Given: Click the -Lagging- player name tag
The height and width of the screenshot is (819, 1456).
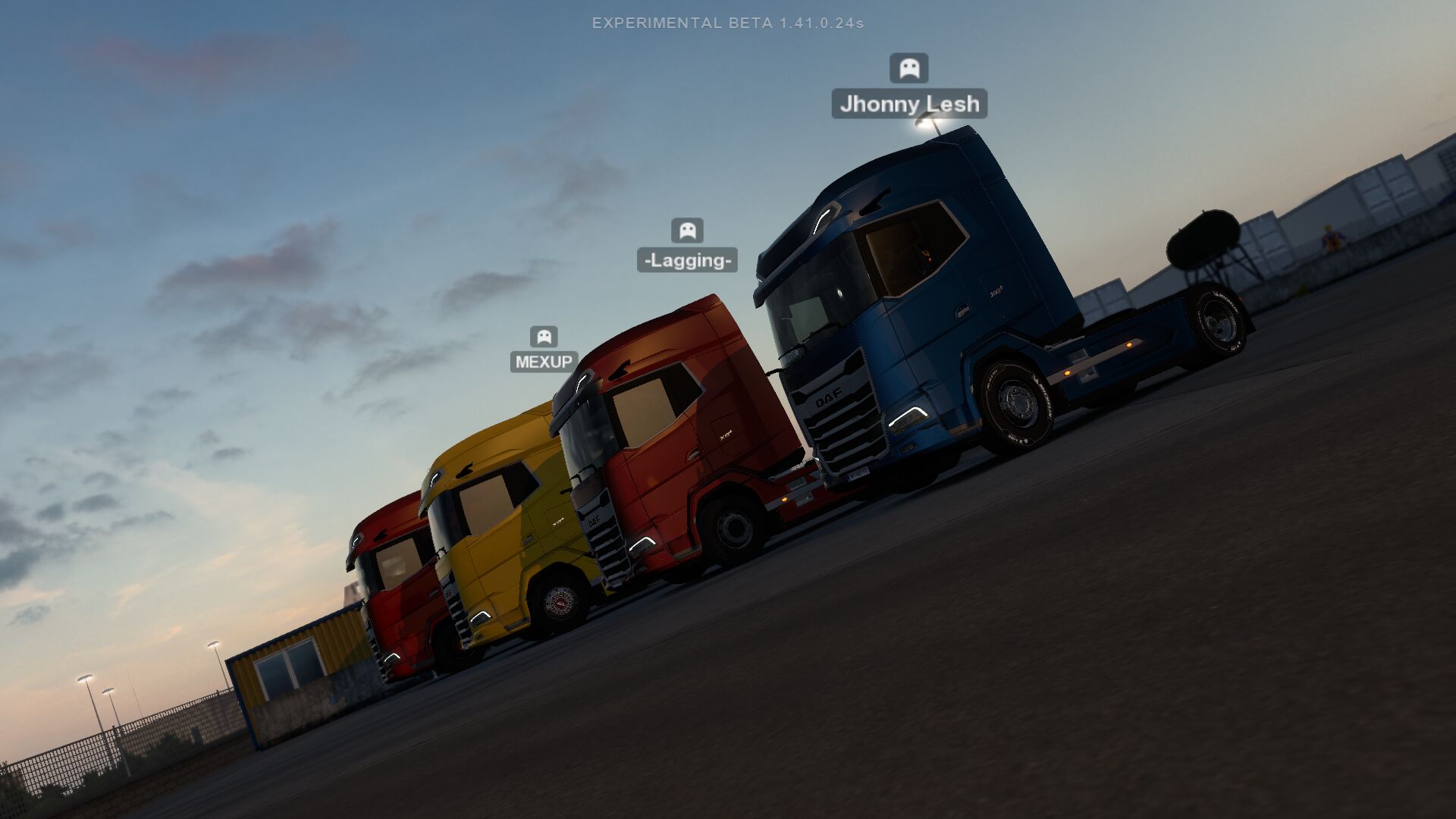Looking at the screenshot, I should pyautogui.click(x=687, y=260).
